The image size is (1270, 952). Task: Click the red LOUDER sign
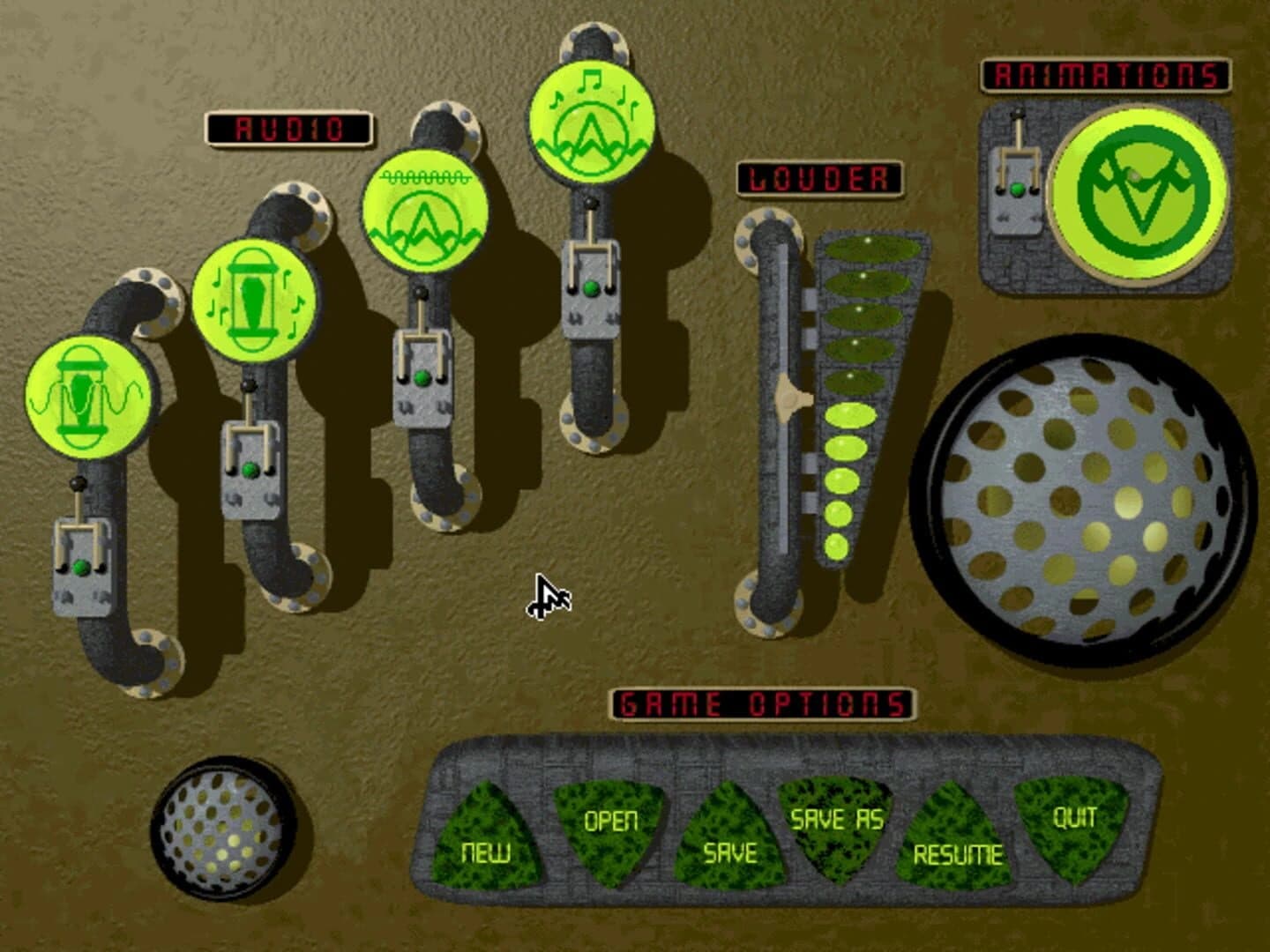(820, 176)
